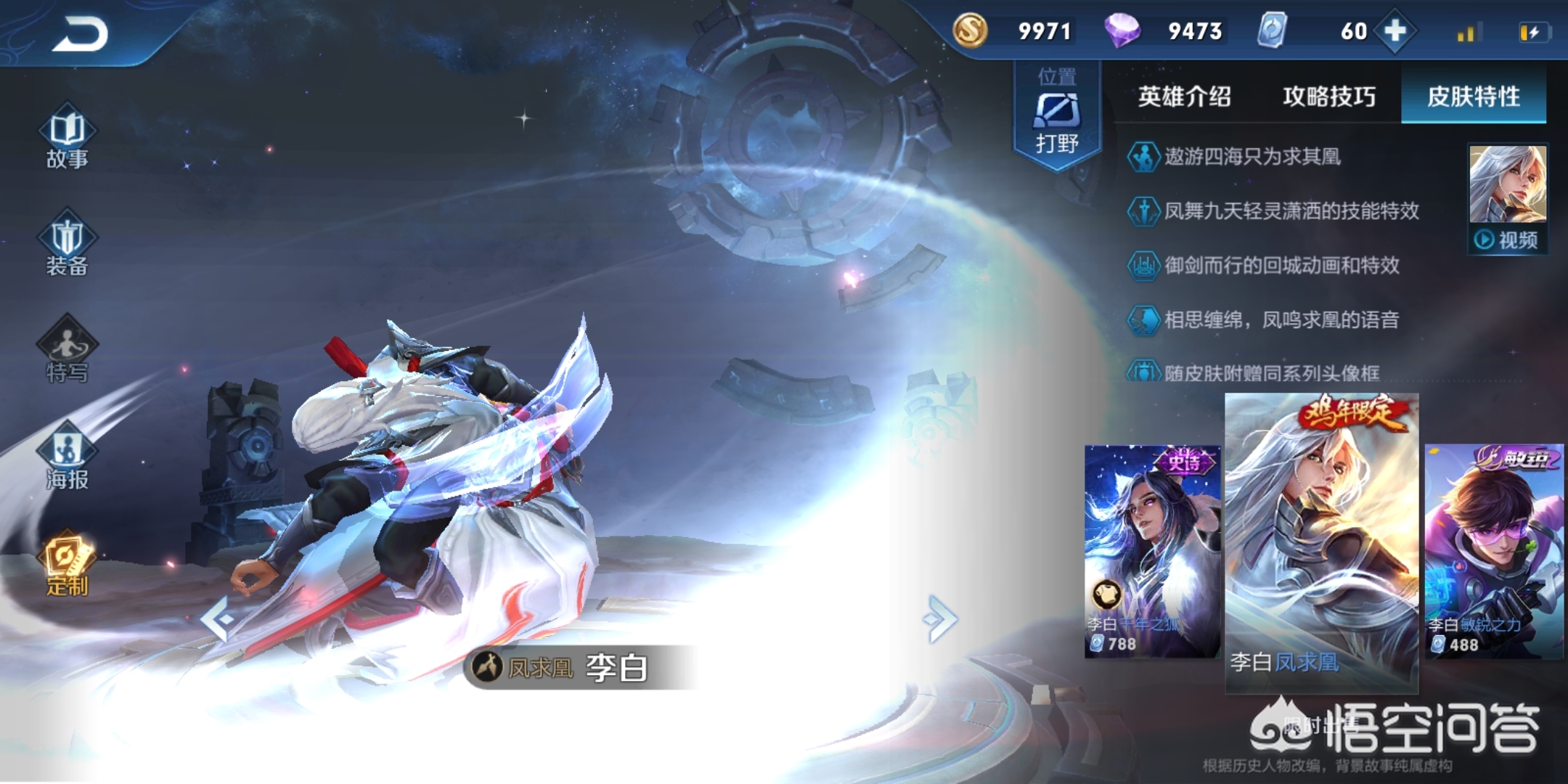Add more vouchers with the plus button
This screenshot has height=784, width=1568.
pos(1395,31)
